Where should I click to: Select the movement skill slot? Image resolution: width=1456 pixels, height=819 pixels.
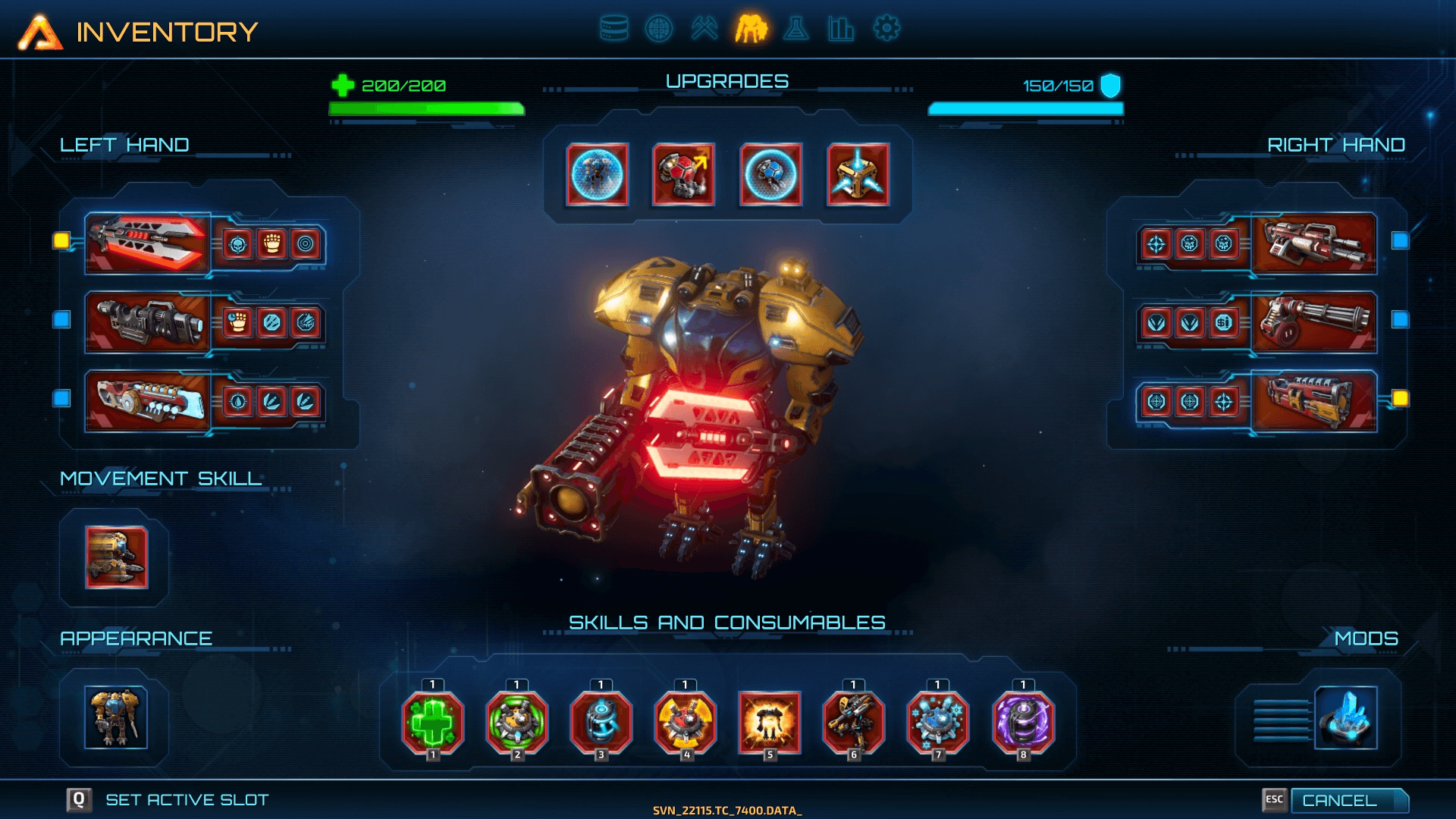click(x=116, y=557)
